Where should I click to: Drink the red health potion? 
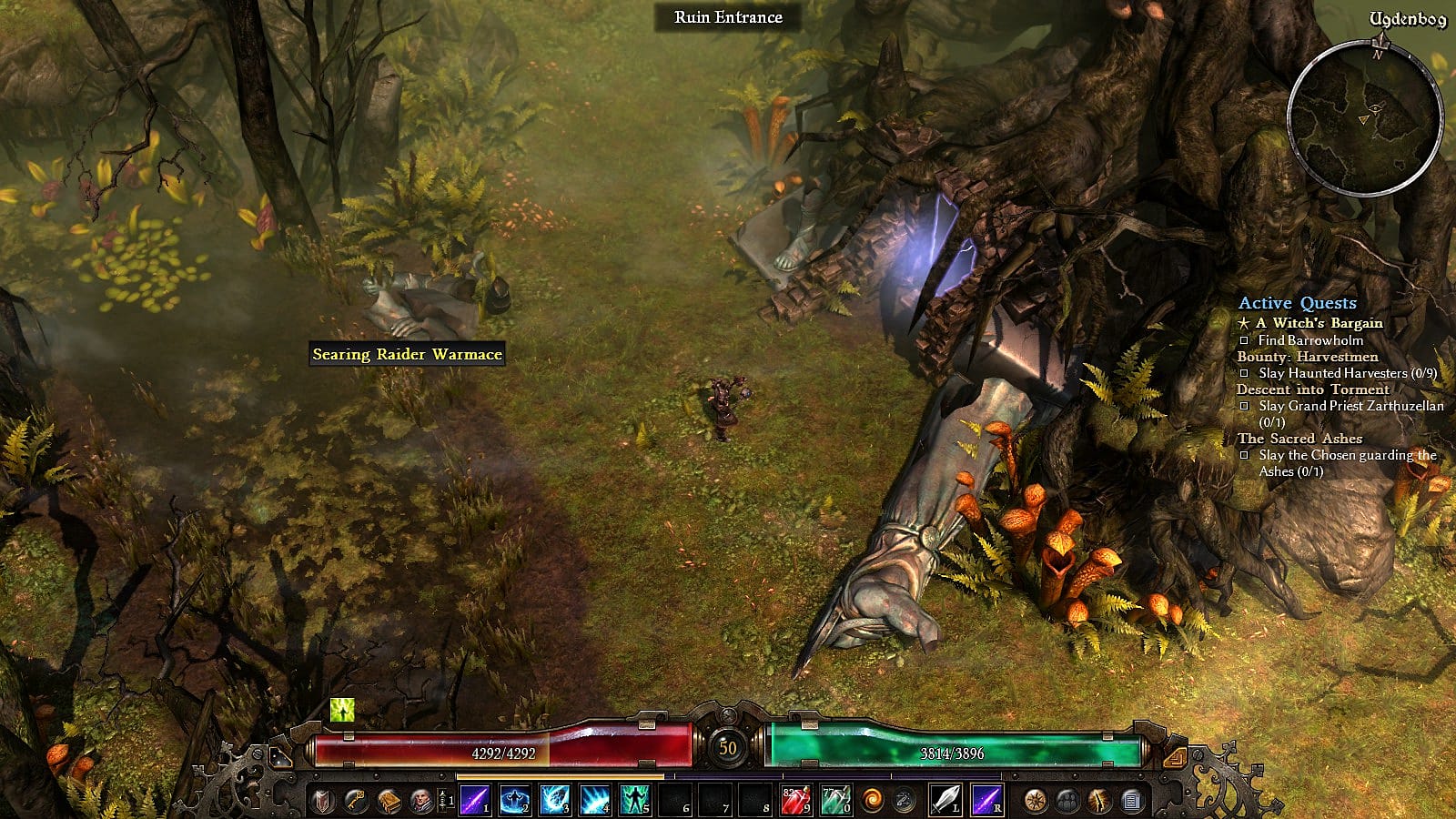(795, 801)
